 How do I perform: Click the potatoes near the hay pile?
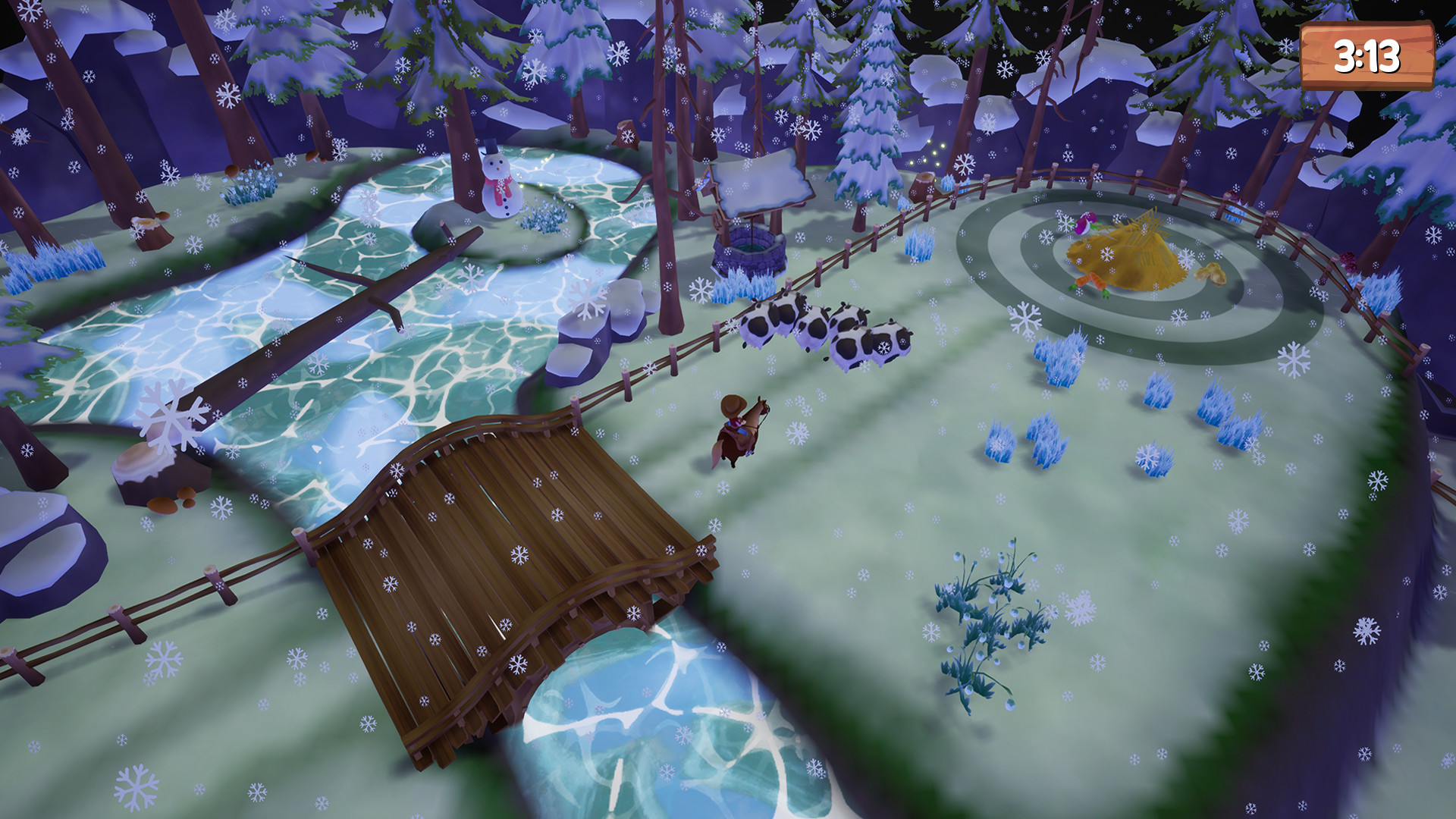point(1210,273)
